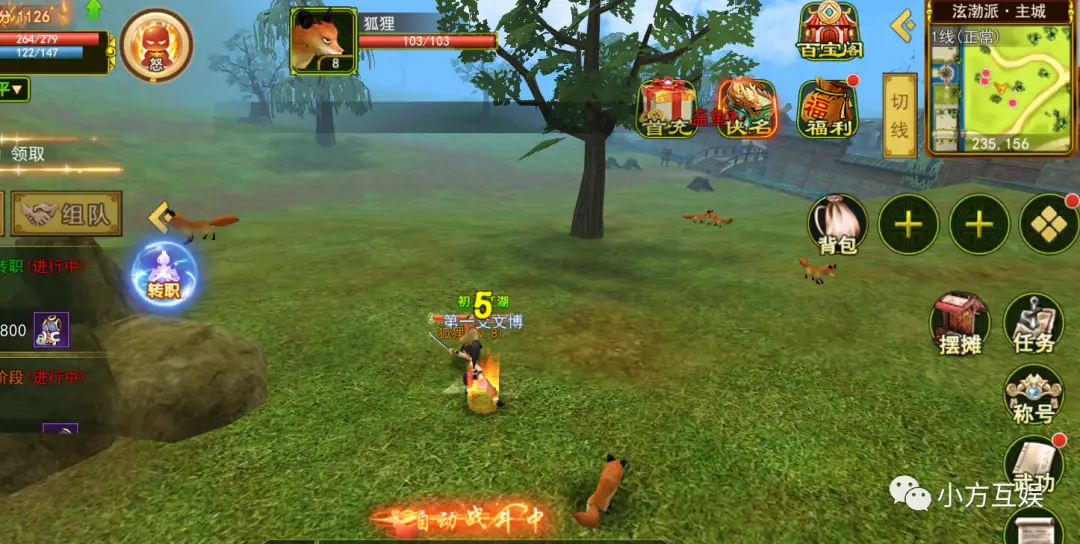Collapse the top icon row with yellow arrow
The height and width of the screenshot is (544, 1080).
[903, 26]
